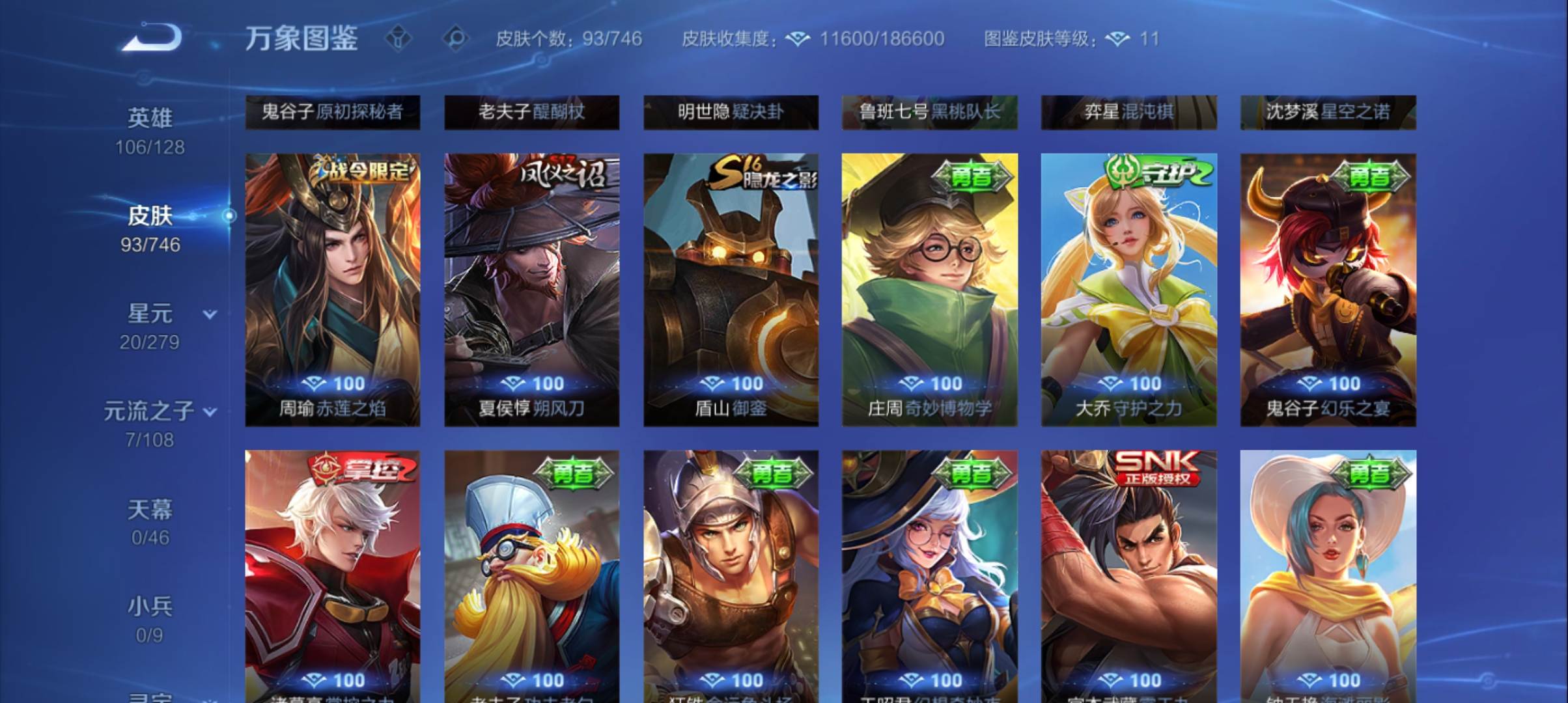Image resolution: width=1568 pixels, height=703 pixels.
Task: Collapse the 元流之子 category chevron
Action: [210, 412]
